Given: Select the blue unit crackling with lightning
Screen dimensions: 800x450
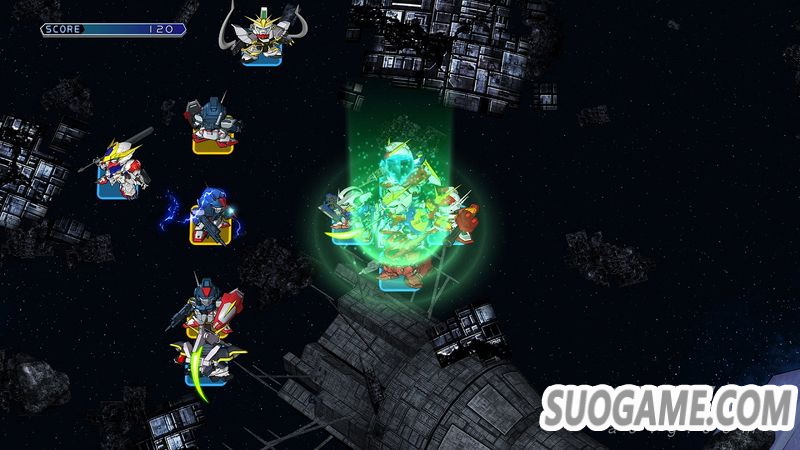Looking at the screenshot, I should click(210, 214).
